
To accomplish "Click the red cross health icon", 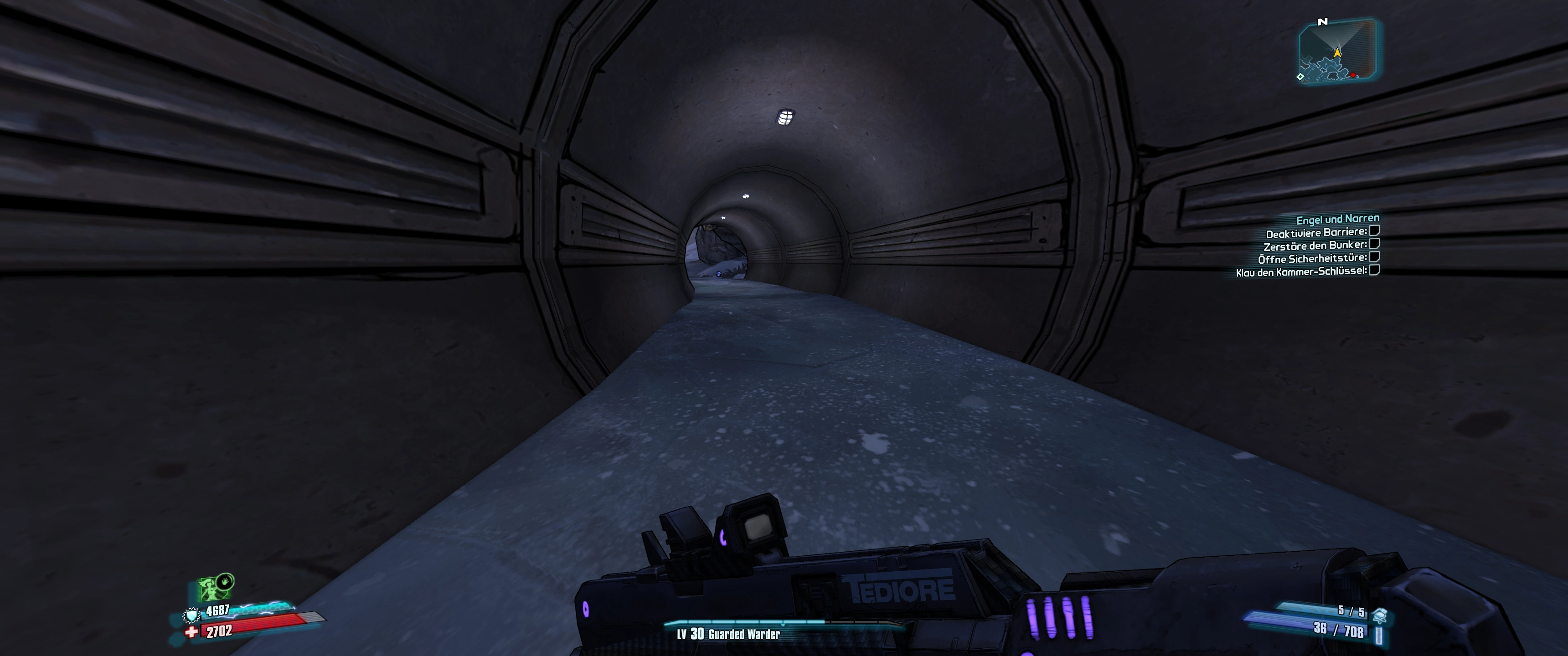I will tap(192, 632).
